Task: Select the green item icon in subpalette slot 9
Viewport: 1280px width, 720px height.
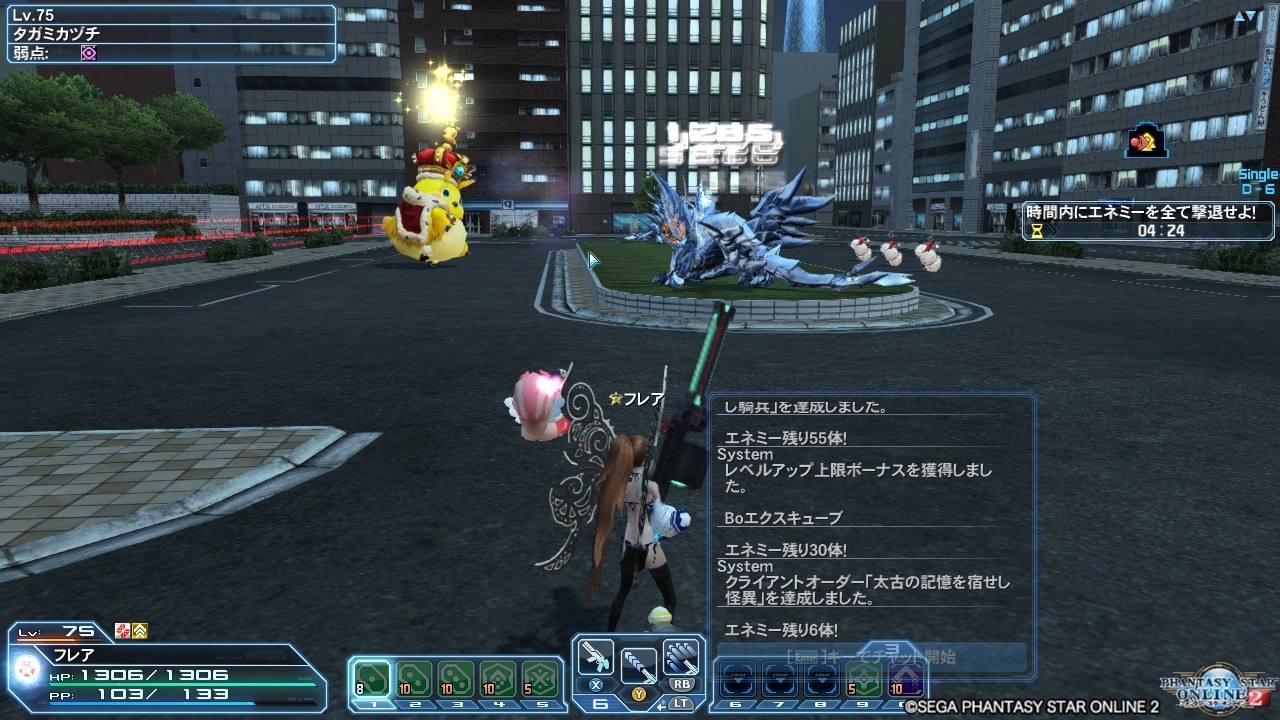Action: click(x=864, y=678)
